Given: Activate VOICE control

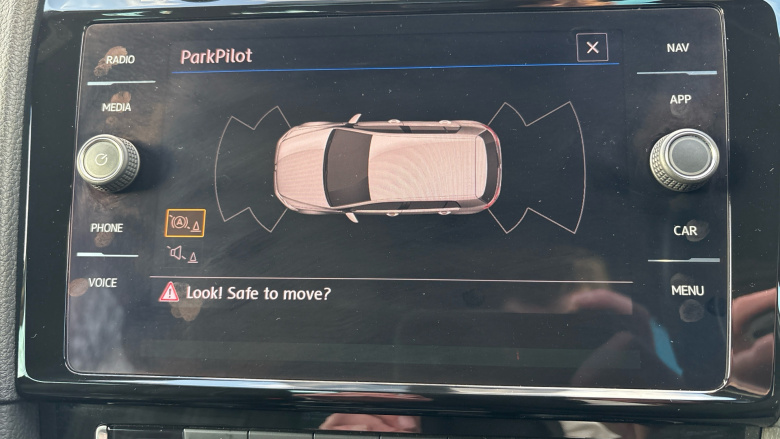Looking at the screenshot, I should pos(103,283).
